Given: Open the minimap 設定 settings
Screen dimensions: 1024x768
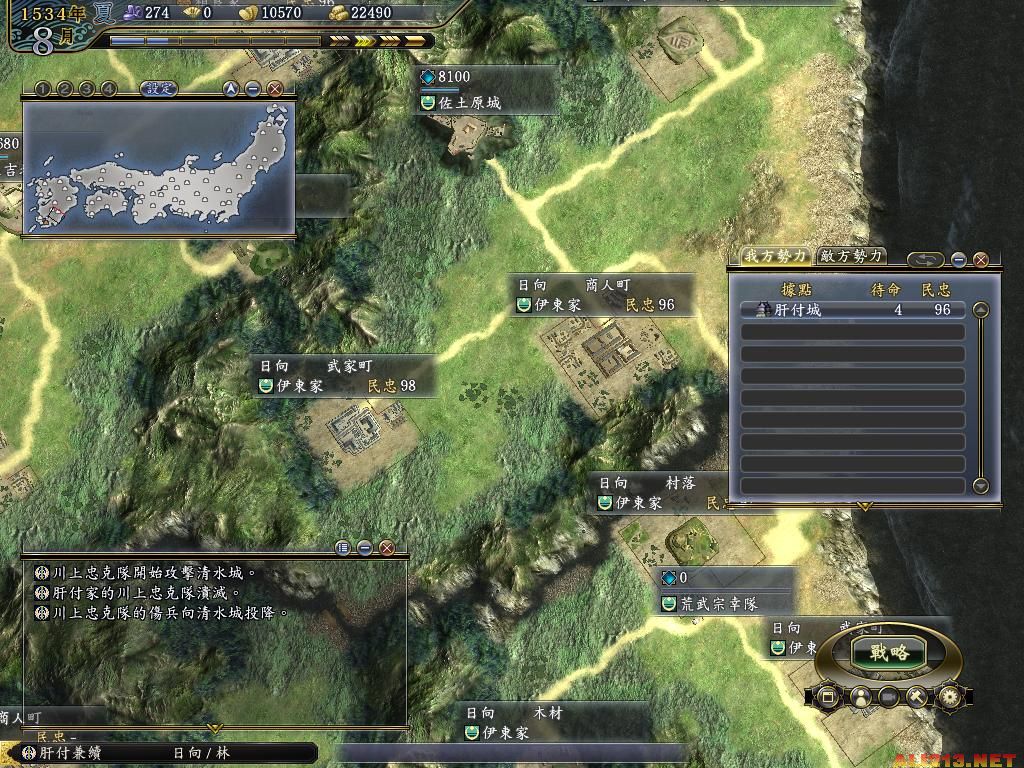Looking at the screenshot, I should pyautogui.click(x=158, y=88).
